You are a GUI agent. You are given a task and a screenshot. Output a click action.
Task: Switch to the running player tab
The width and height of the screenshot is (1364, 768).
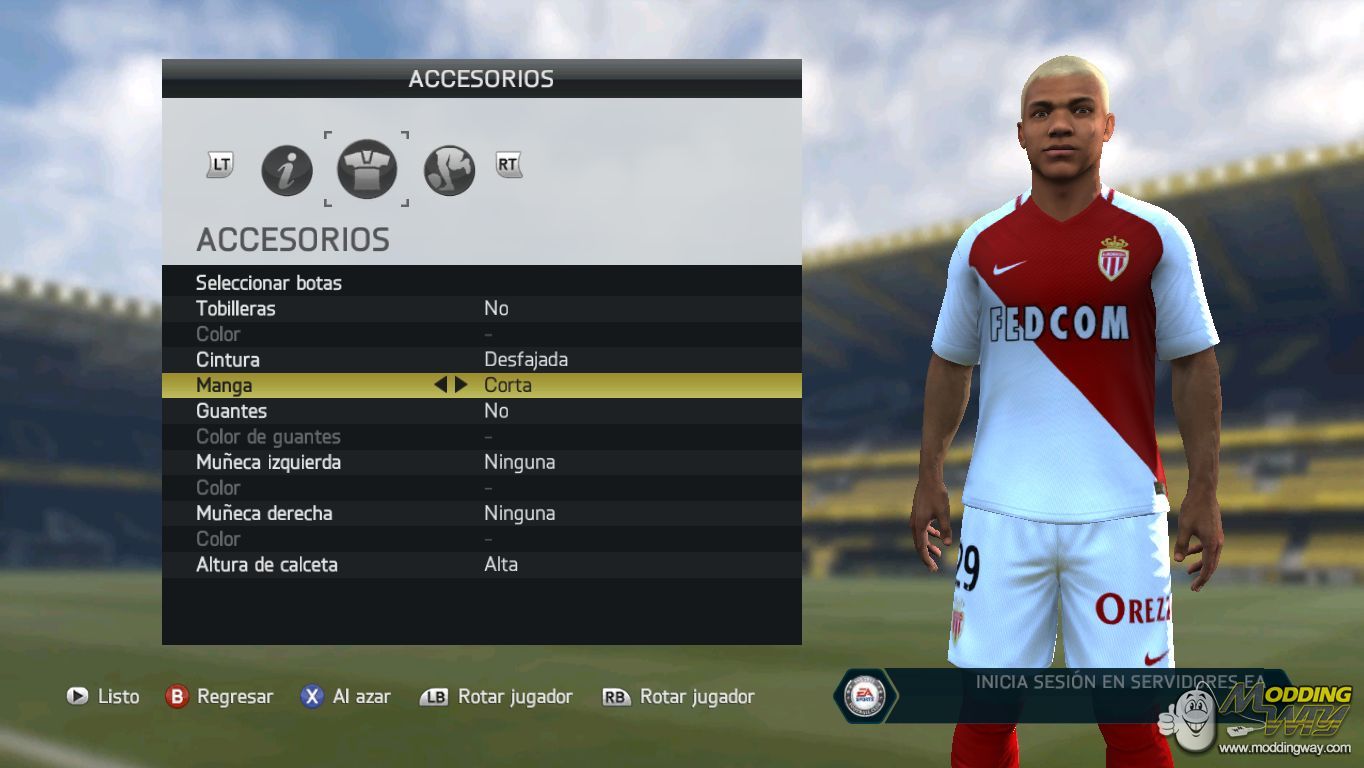tap(449, 171)
